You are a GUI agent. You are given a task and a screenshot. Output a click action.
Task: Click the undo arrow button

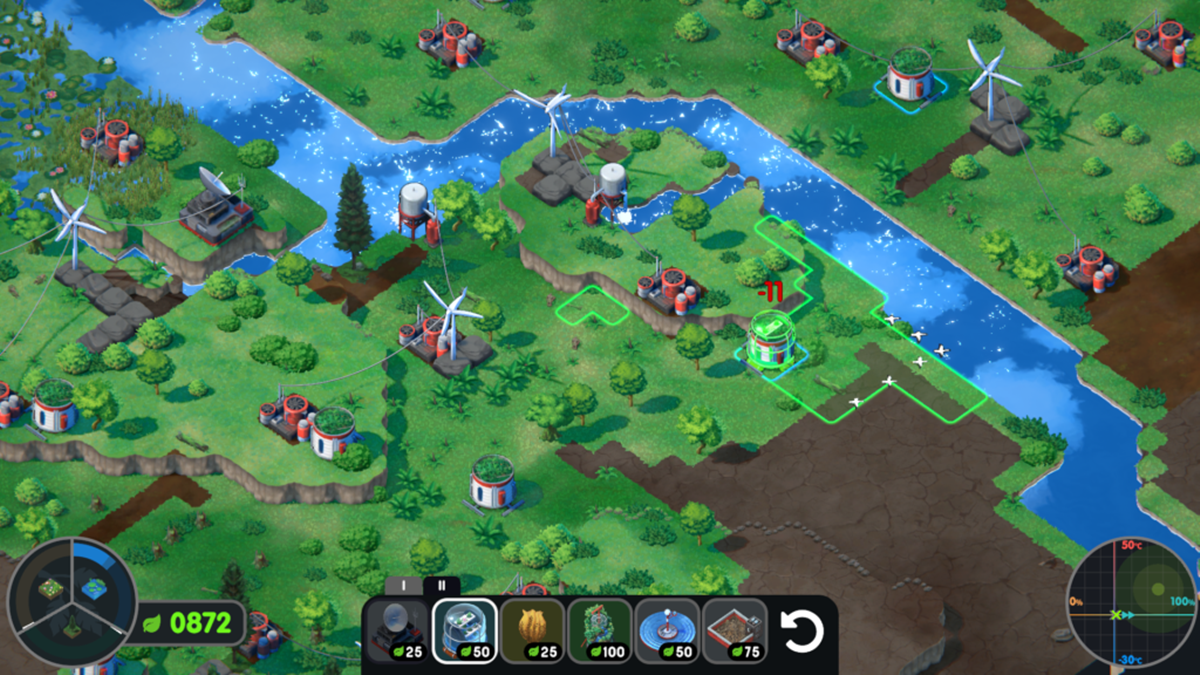coord(800,632)
